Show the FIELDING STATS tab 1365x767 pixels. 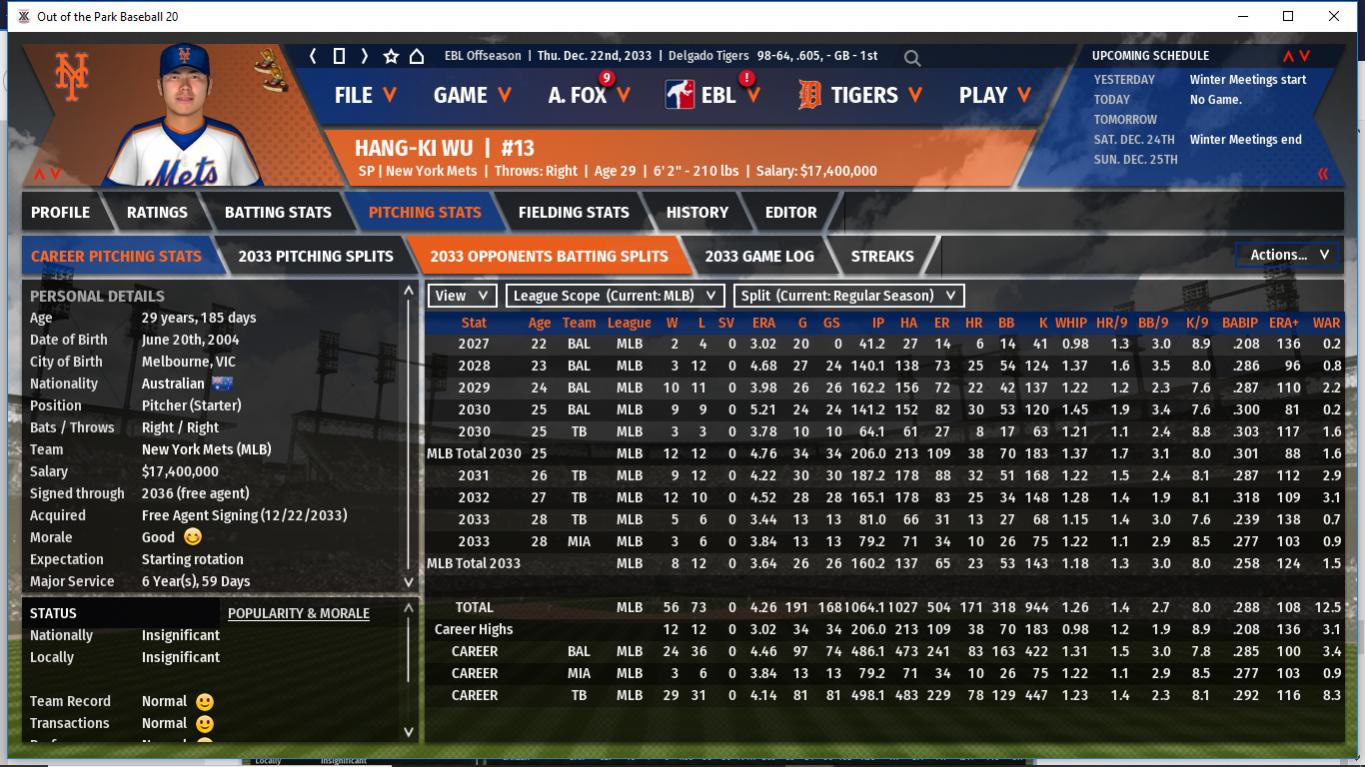pos(573,212)
